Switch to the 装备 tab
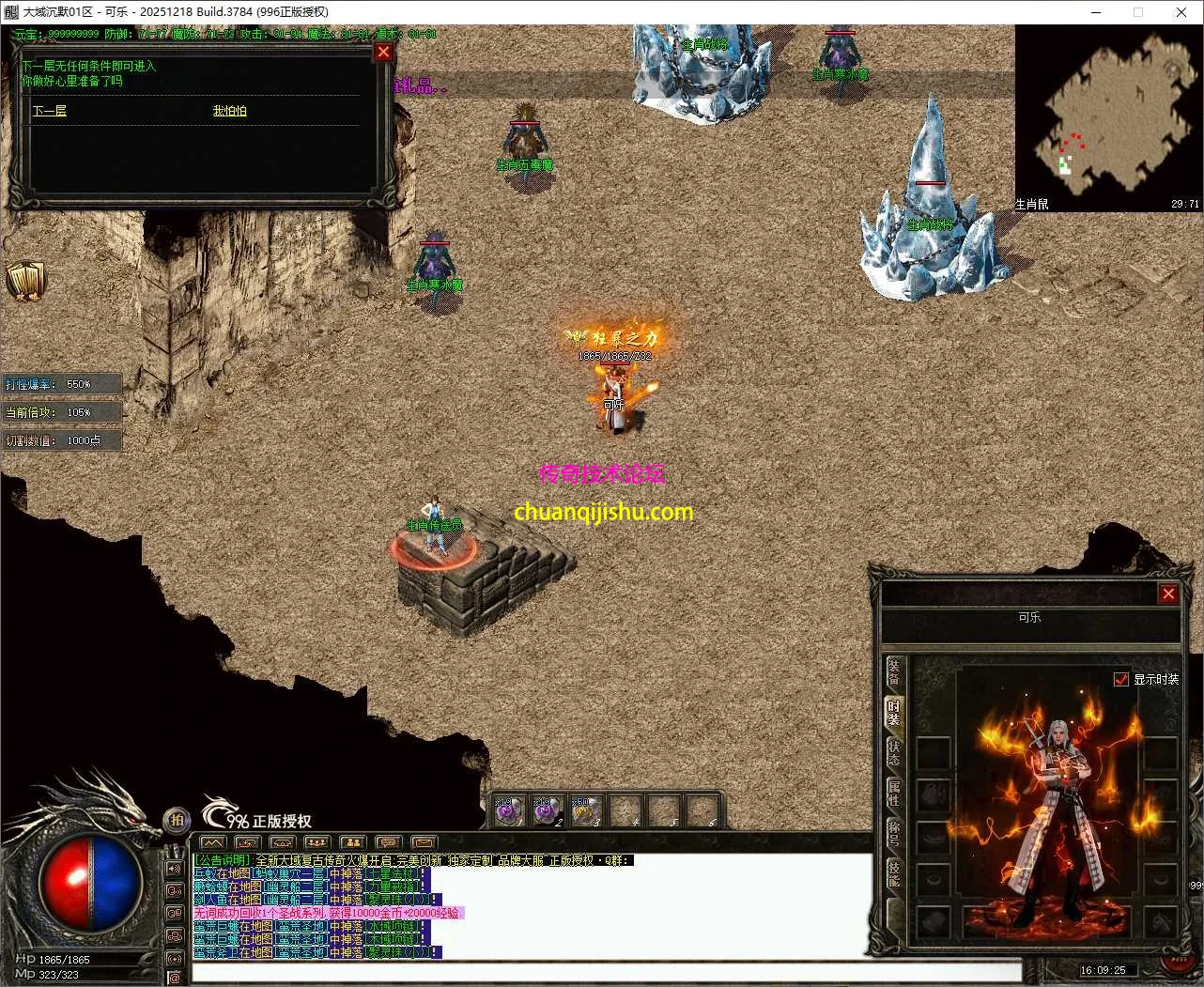1204x987 pixels. [893, 671]
